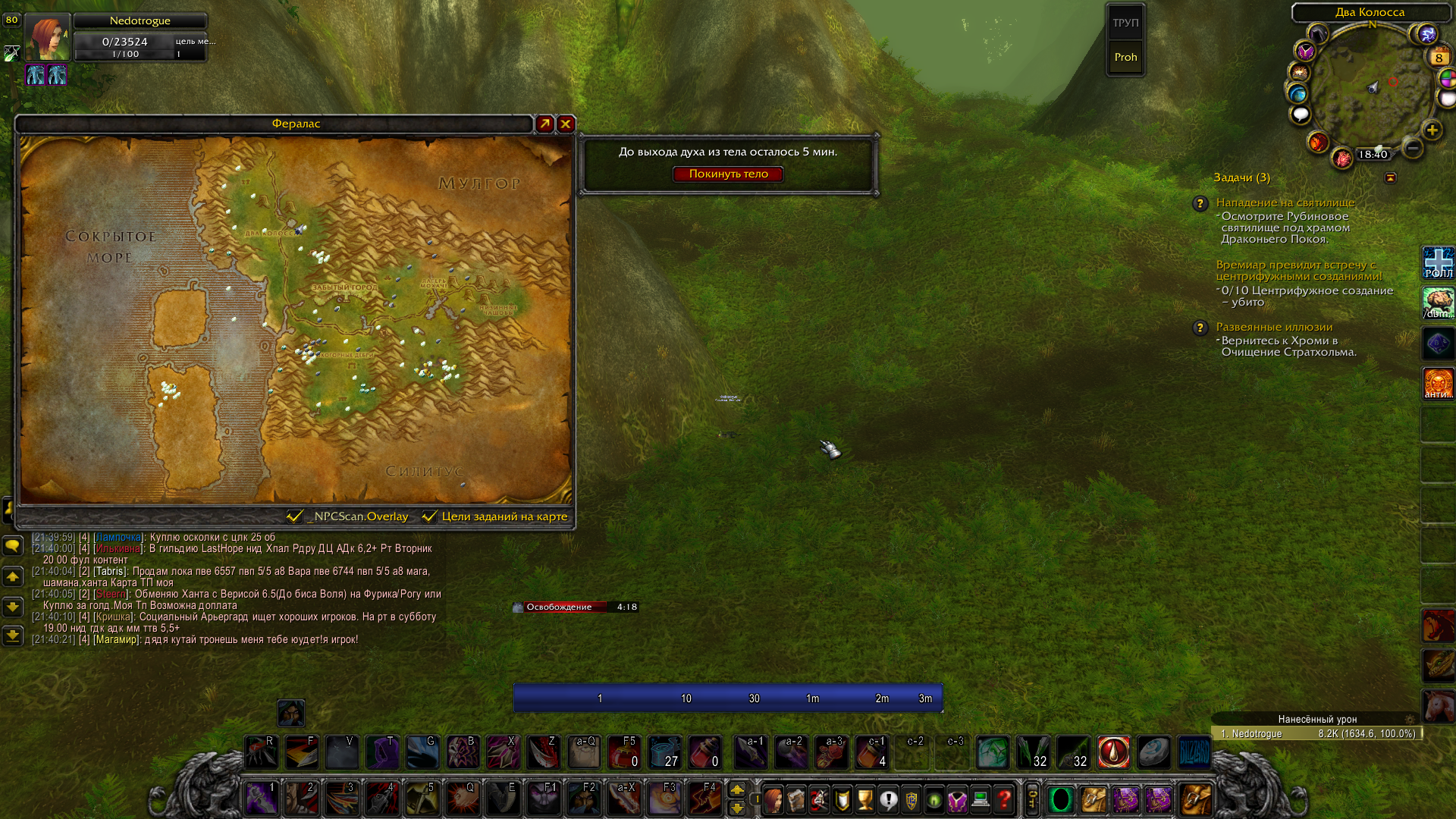Open the golden backpack bag
The width and height of the screenshot is (1456, 819).
[x=1195, y=799]
